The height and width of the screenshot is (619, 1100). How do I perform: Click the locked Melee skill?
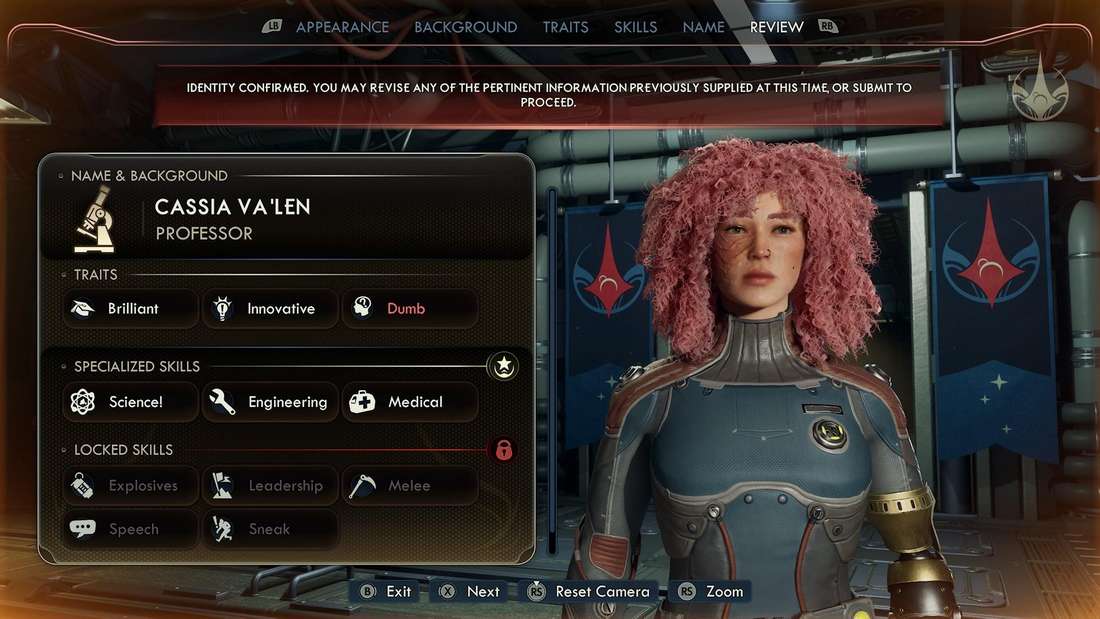(x=409, y=486)
